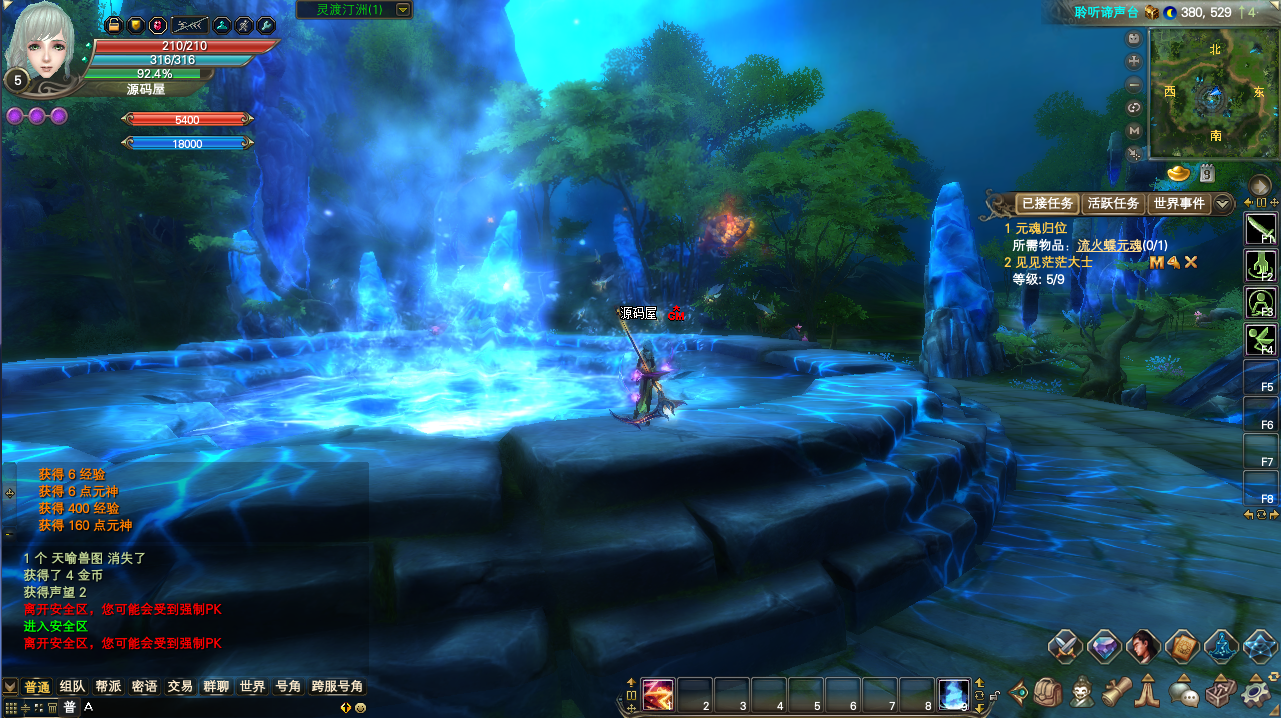The image size is (1281, 718).
Task: Select the 已接任务 quest tab
Action: (x=1046, y=204)
